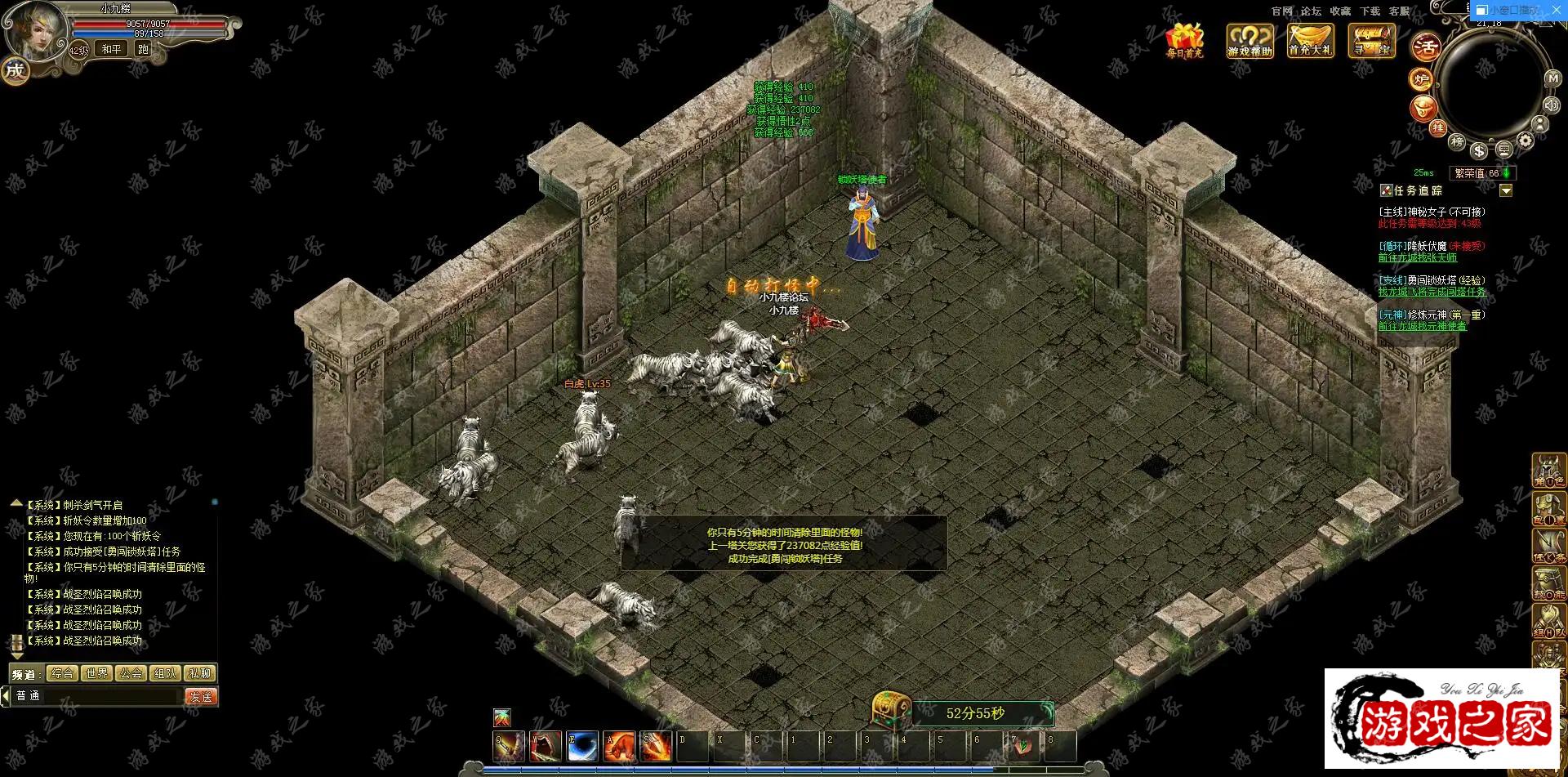Open the 寻宝 treasure hunt chest

(1372, 39)
